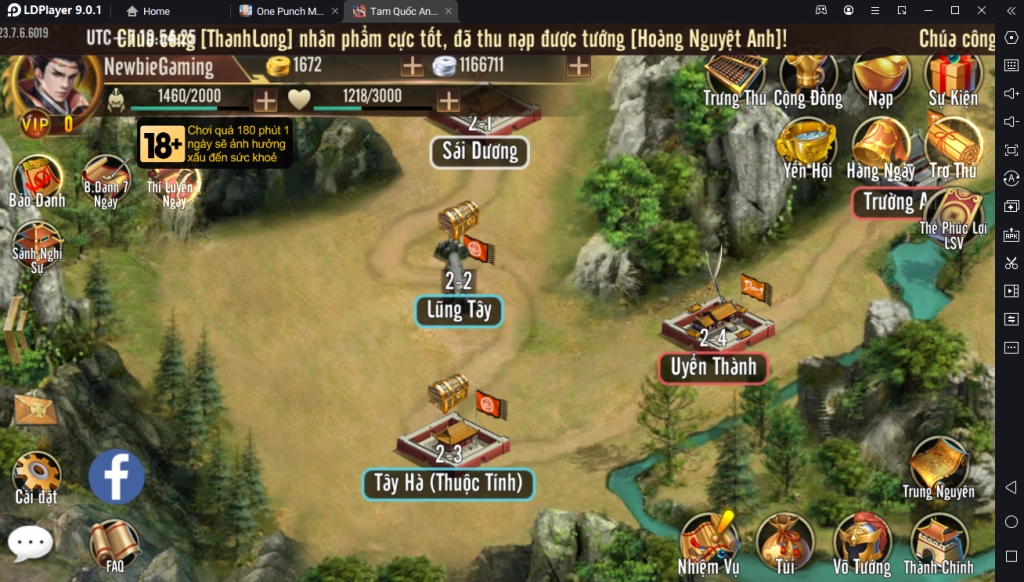Open the Nhiệm Vụ quest menu

[708, 541]
